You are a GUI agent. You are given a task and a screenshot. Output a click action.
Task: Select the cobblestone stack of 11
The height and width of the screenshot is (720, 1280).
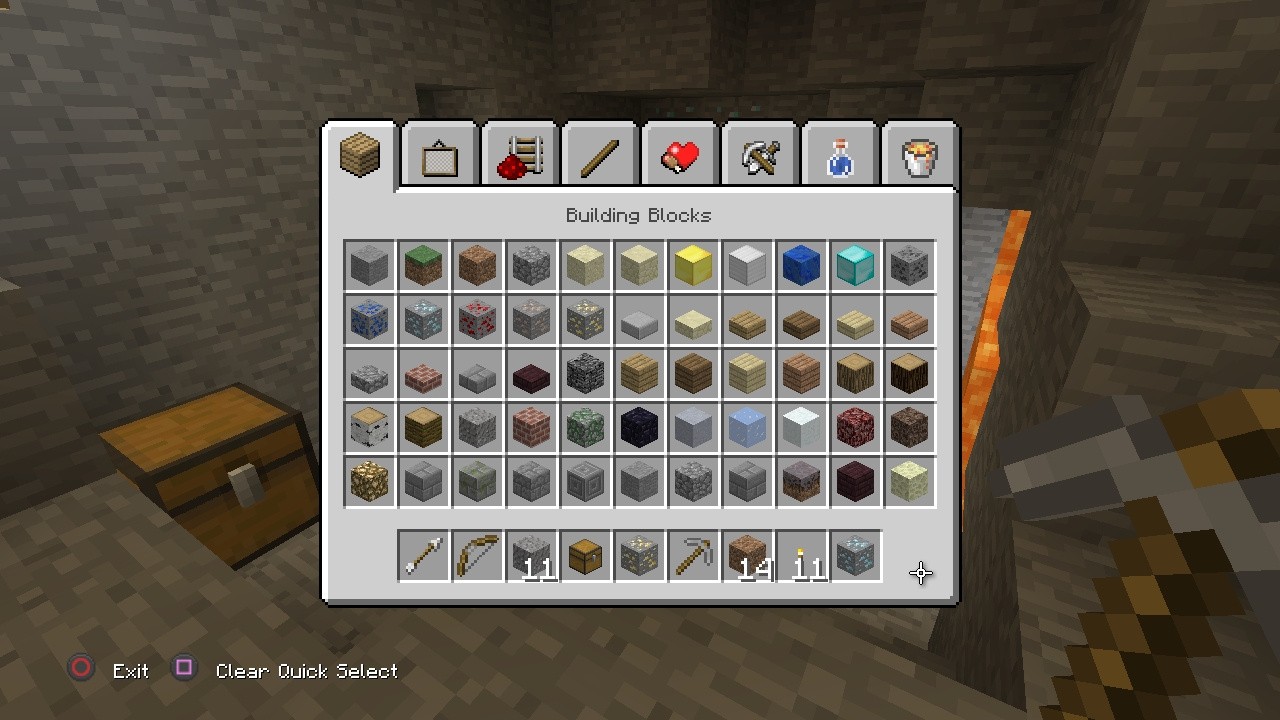click(x=531, y=556)
